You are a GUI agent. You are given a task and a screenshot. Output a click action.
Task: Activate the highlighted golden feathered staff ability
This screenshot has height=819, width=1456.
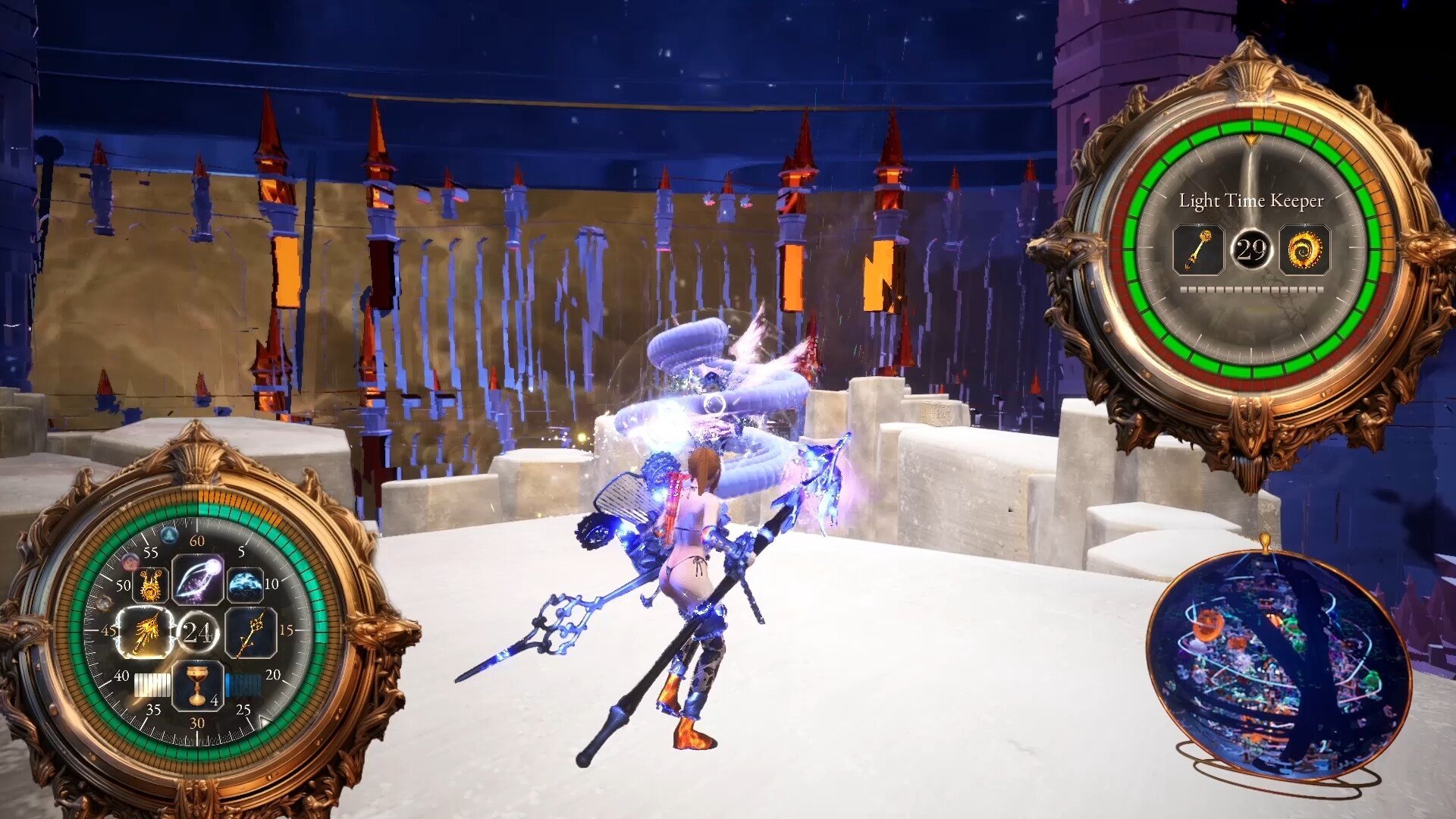pyautogui.click(x=145, y=632)
